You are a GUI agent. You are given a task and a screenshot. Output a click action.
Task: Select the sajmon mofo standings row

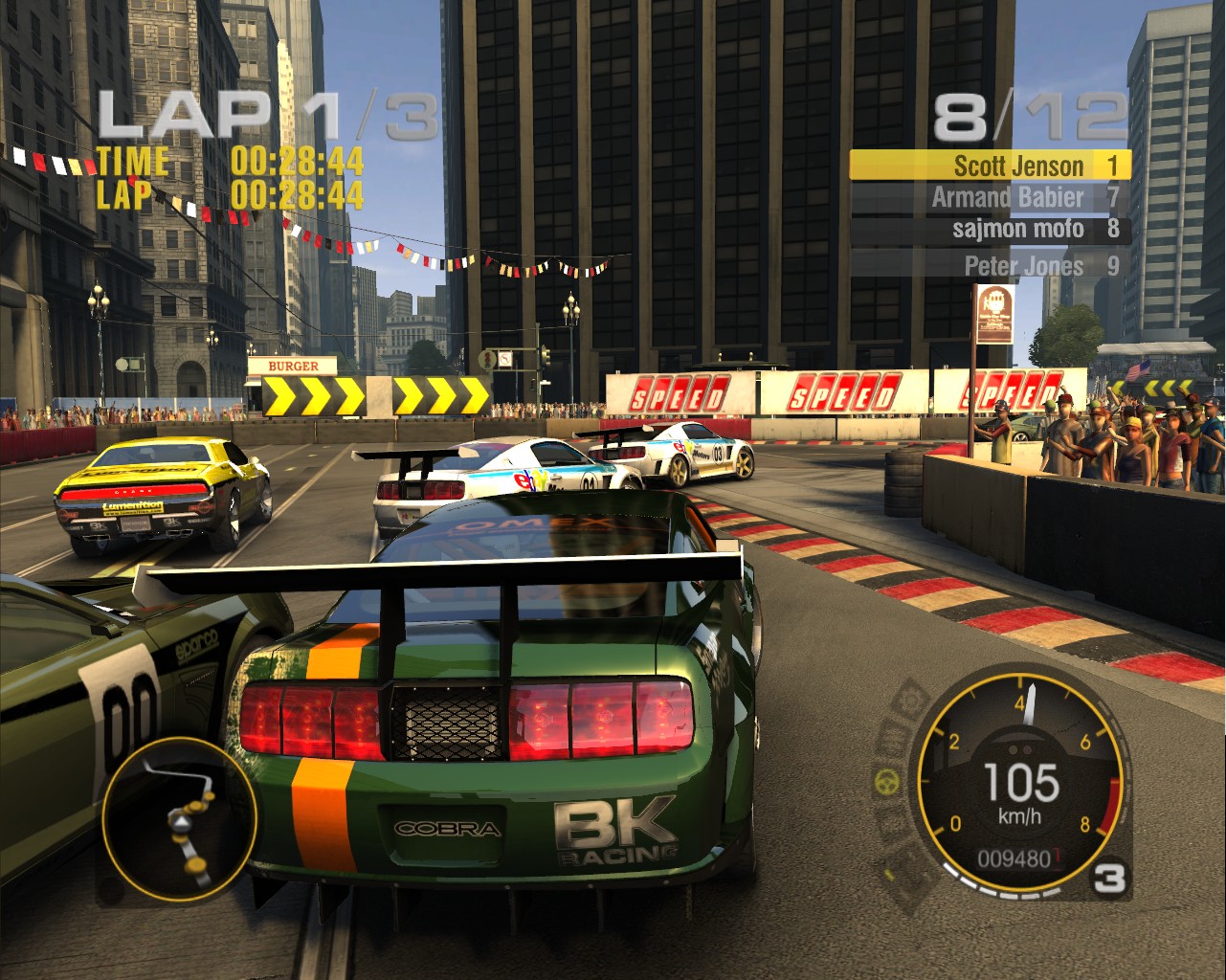pos(990,230)
